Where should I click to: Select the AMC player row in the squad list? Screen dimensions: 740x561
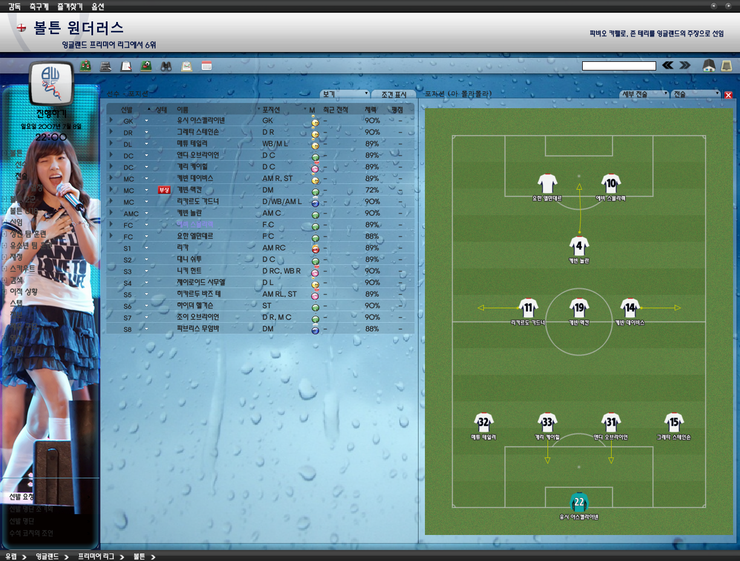pos(260,213)
